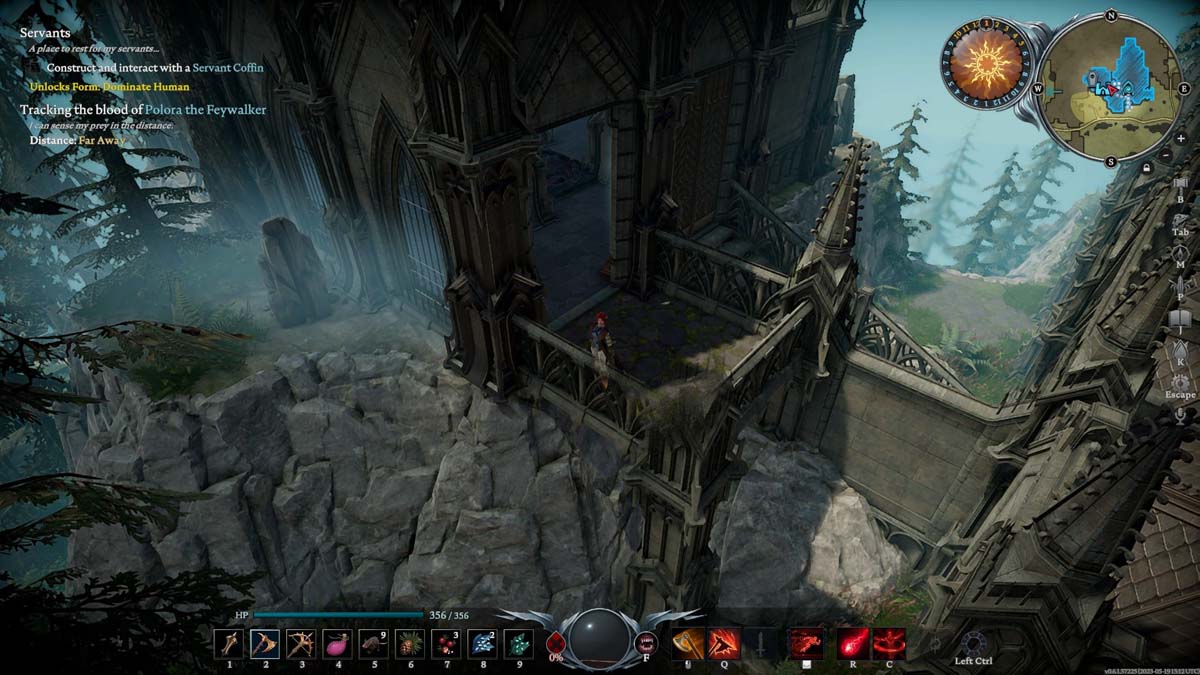Open the Servants quest tracker entry
Viewport: 1200px width, 675px height.
[x=45, y=33]
